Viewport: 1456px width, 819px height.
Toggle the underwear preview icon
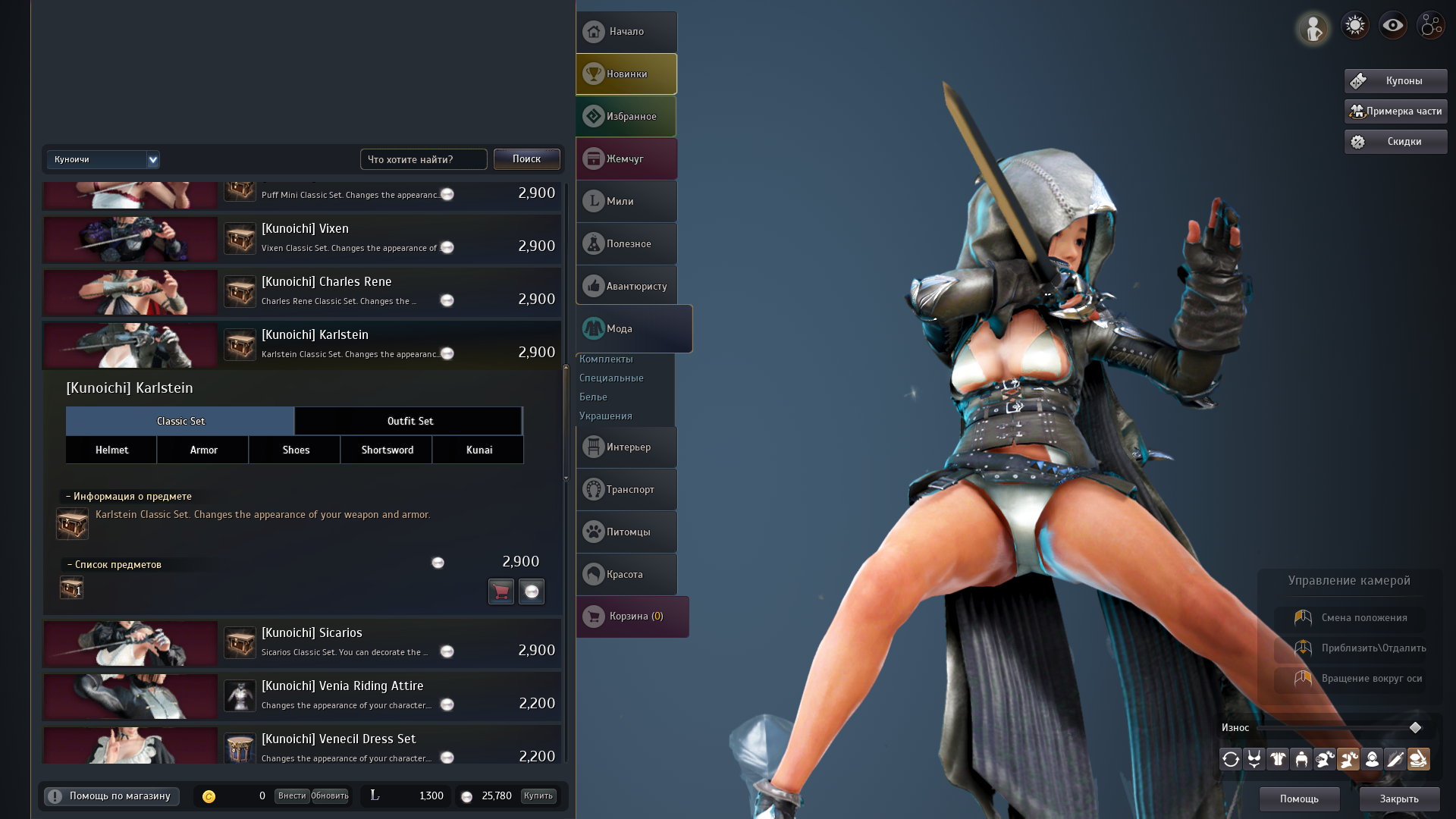click(1254, 758)
